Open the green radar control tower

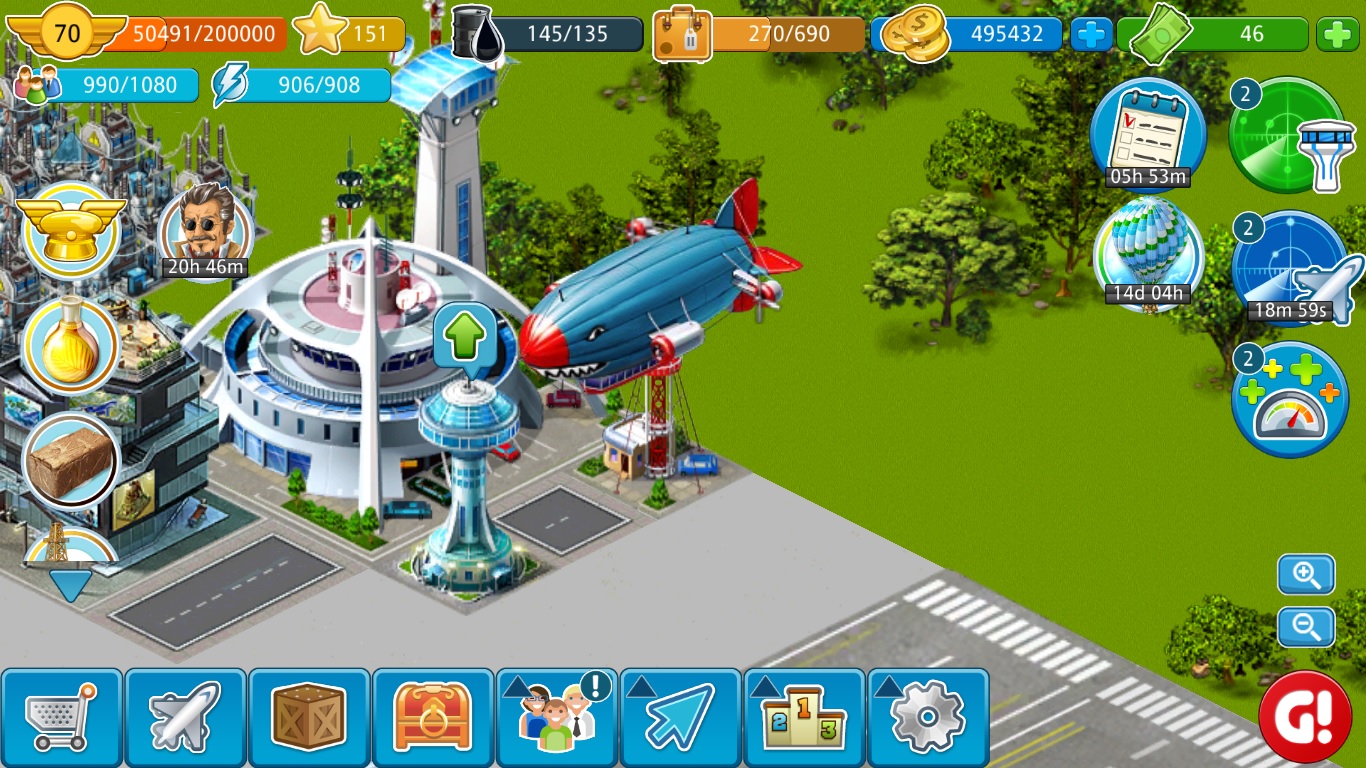[1287, 134]
